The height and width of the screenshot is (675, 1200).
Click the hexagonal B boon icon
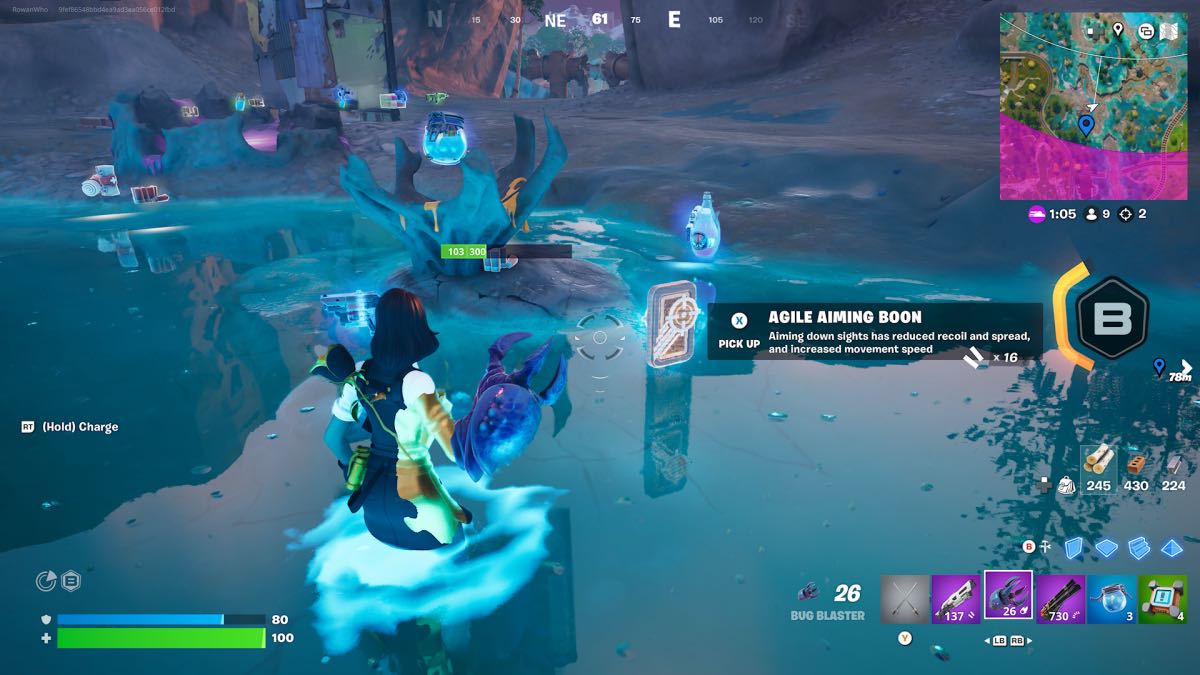pyautogui.click(x=1110, y=320)
